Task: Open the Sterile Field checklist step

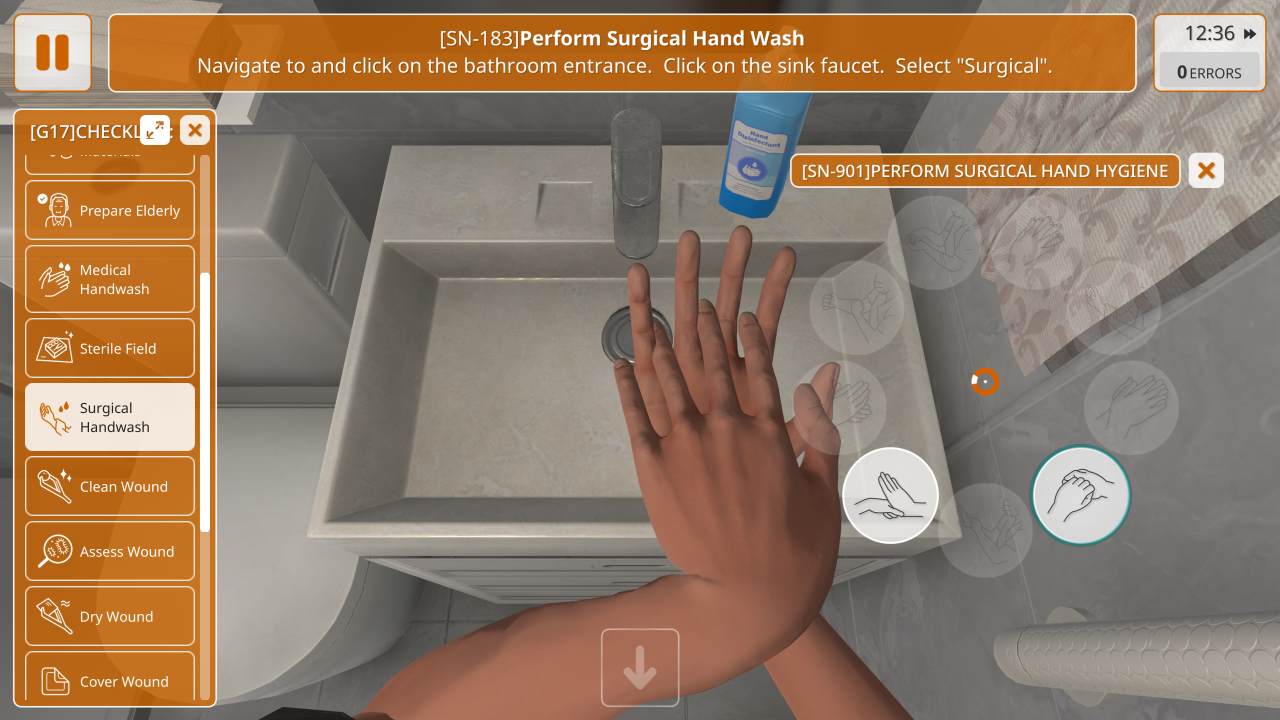Action: (110, 348)
